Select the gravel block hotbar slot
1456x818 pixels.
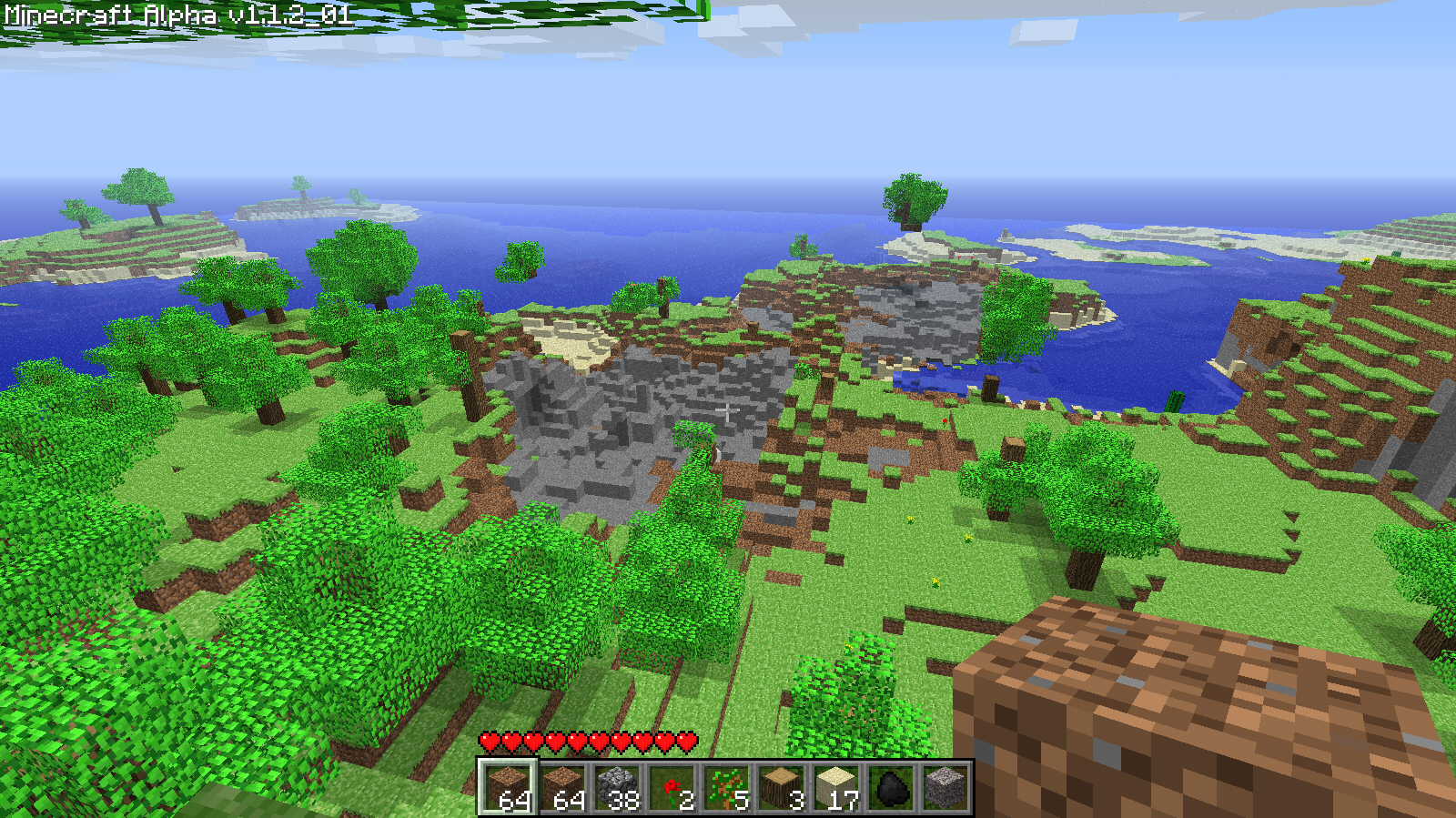[945, 787]
